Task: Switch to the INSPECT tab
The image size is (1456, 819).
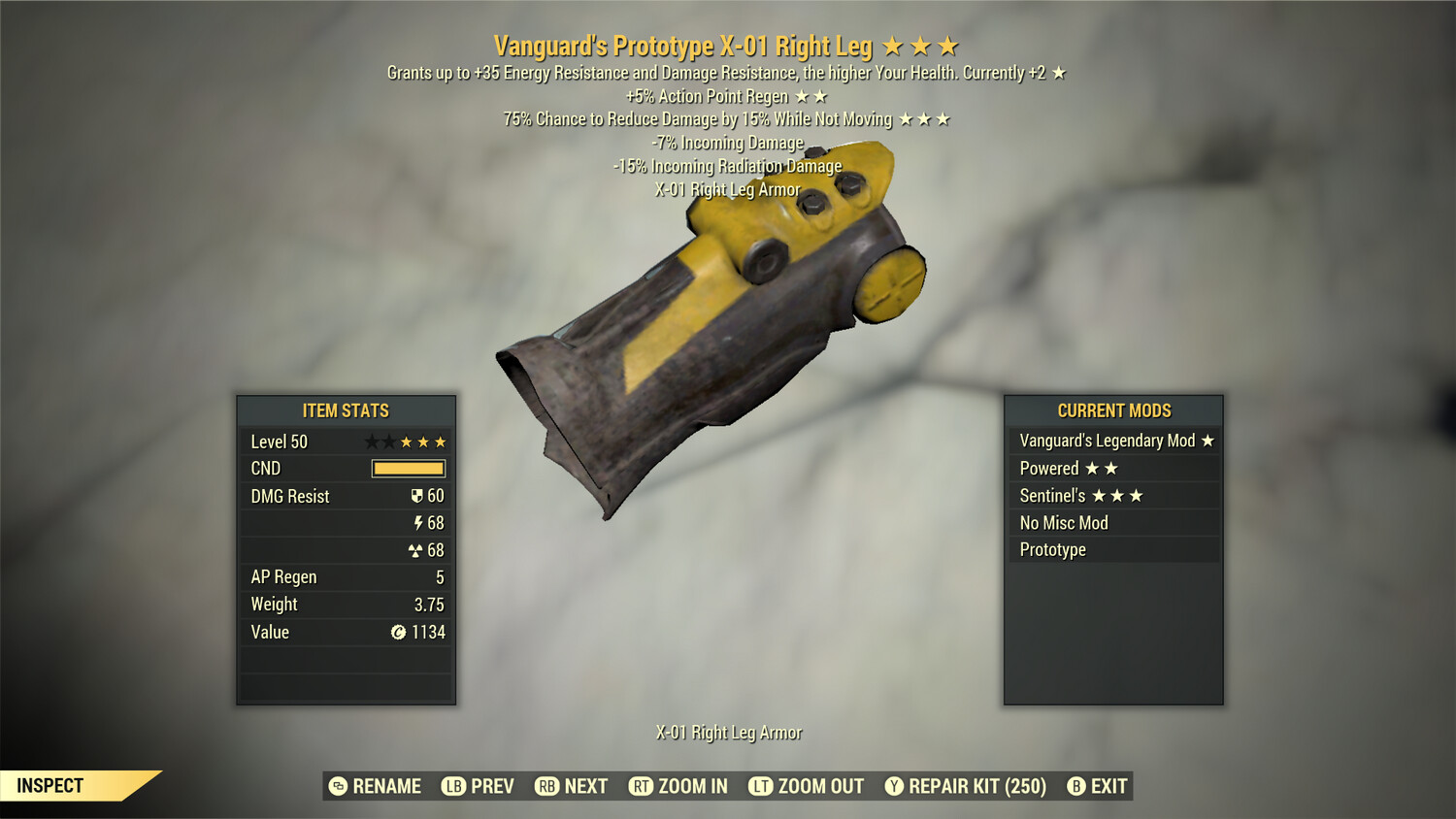Action: [x=50, y=786]
